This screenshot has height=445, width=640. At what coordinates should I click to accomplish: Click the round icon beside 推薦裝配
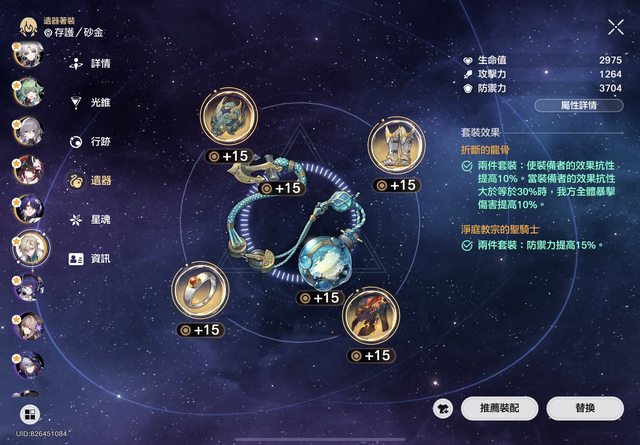pos(443,408)
